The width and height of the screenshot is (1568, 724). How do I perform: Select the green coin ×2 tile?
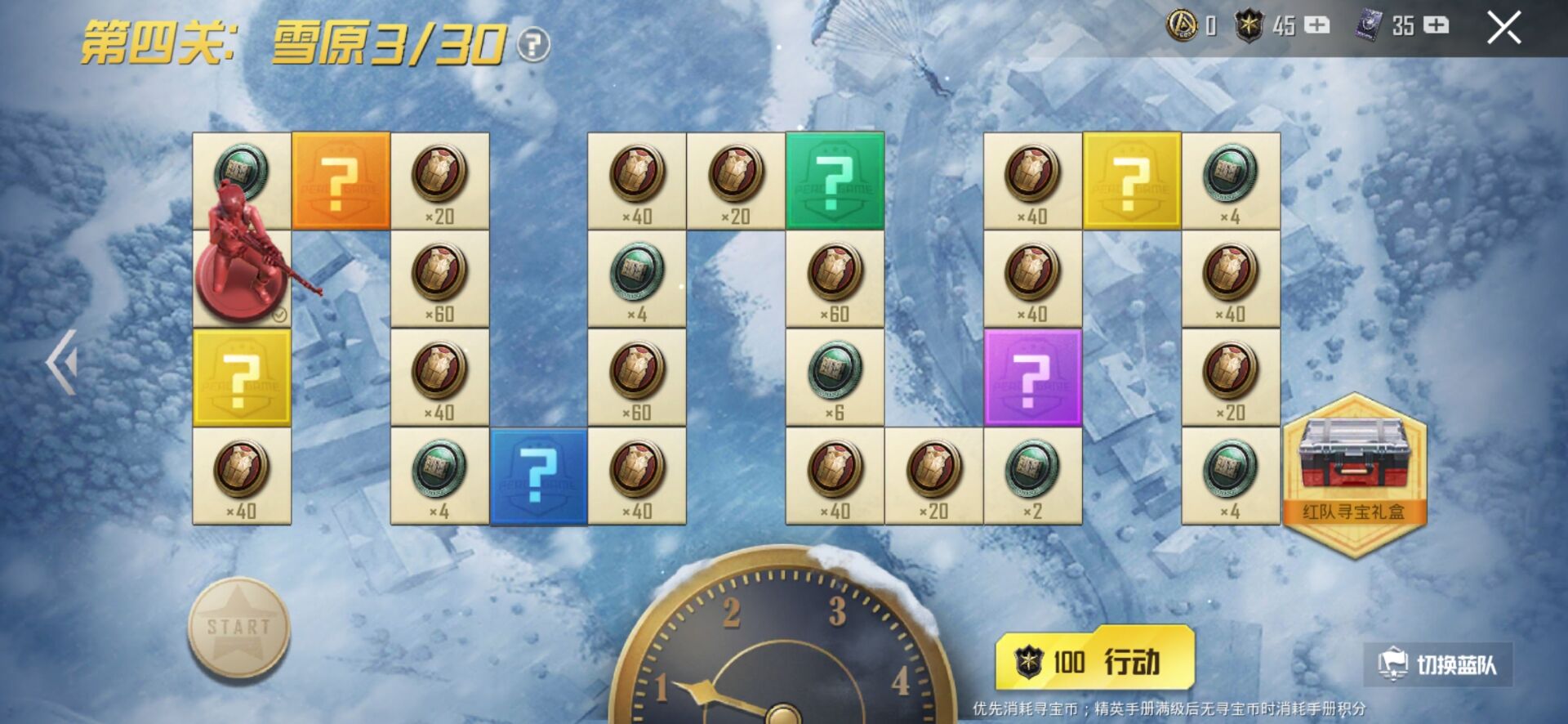[x=1032, y=476]
